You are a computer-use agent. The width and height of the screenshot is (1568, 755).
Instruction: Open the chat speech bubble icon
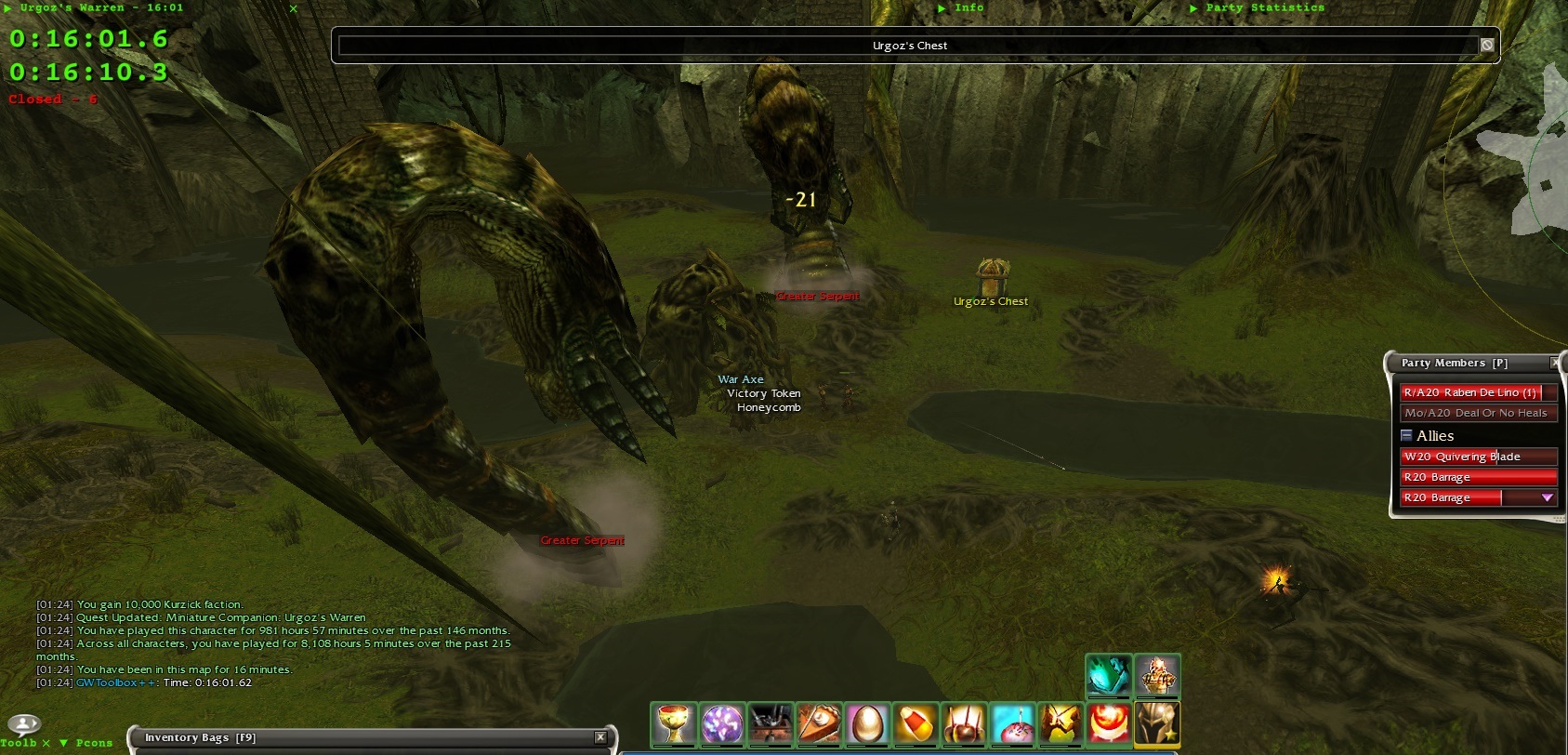coord(23,724)
